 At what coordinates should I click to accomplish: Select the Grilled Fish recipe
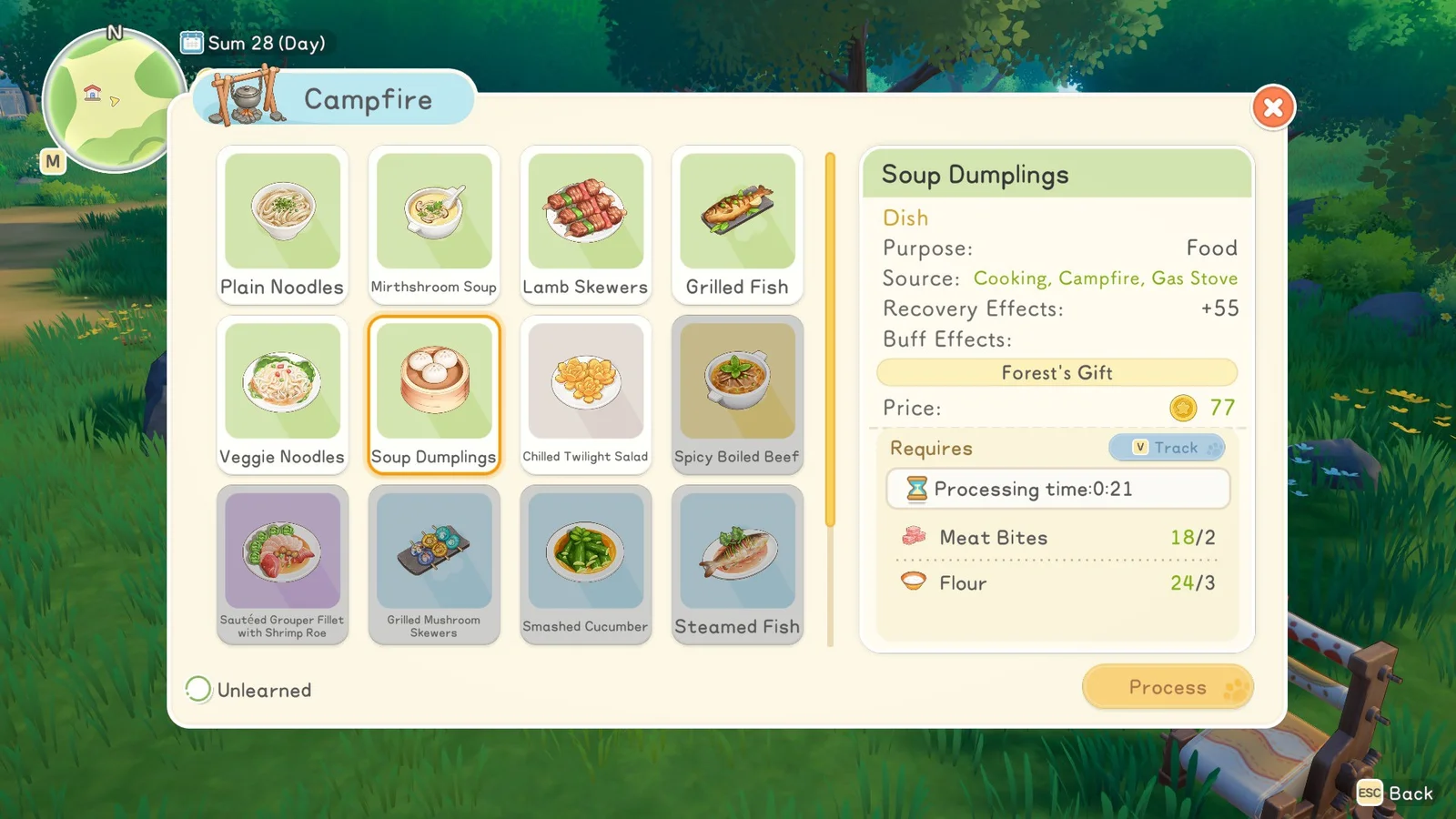coord(737,224)
